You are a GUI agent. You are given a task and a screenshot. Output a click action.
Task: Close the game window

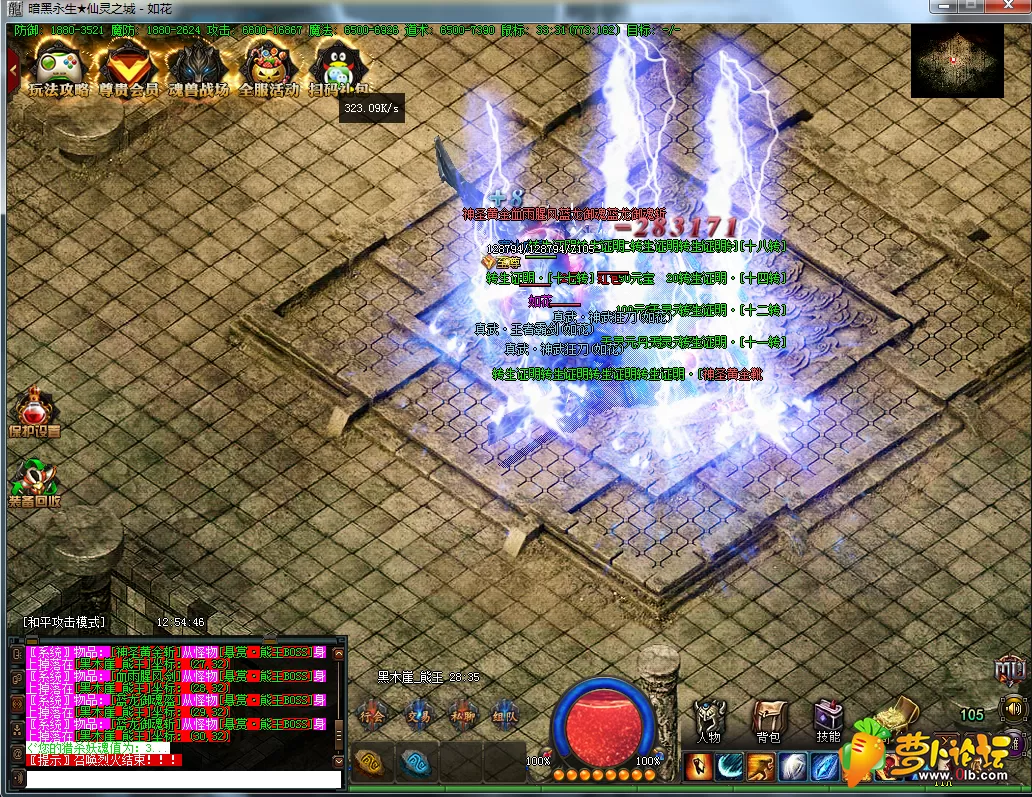(x=1004, y=7)
